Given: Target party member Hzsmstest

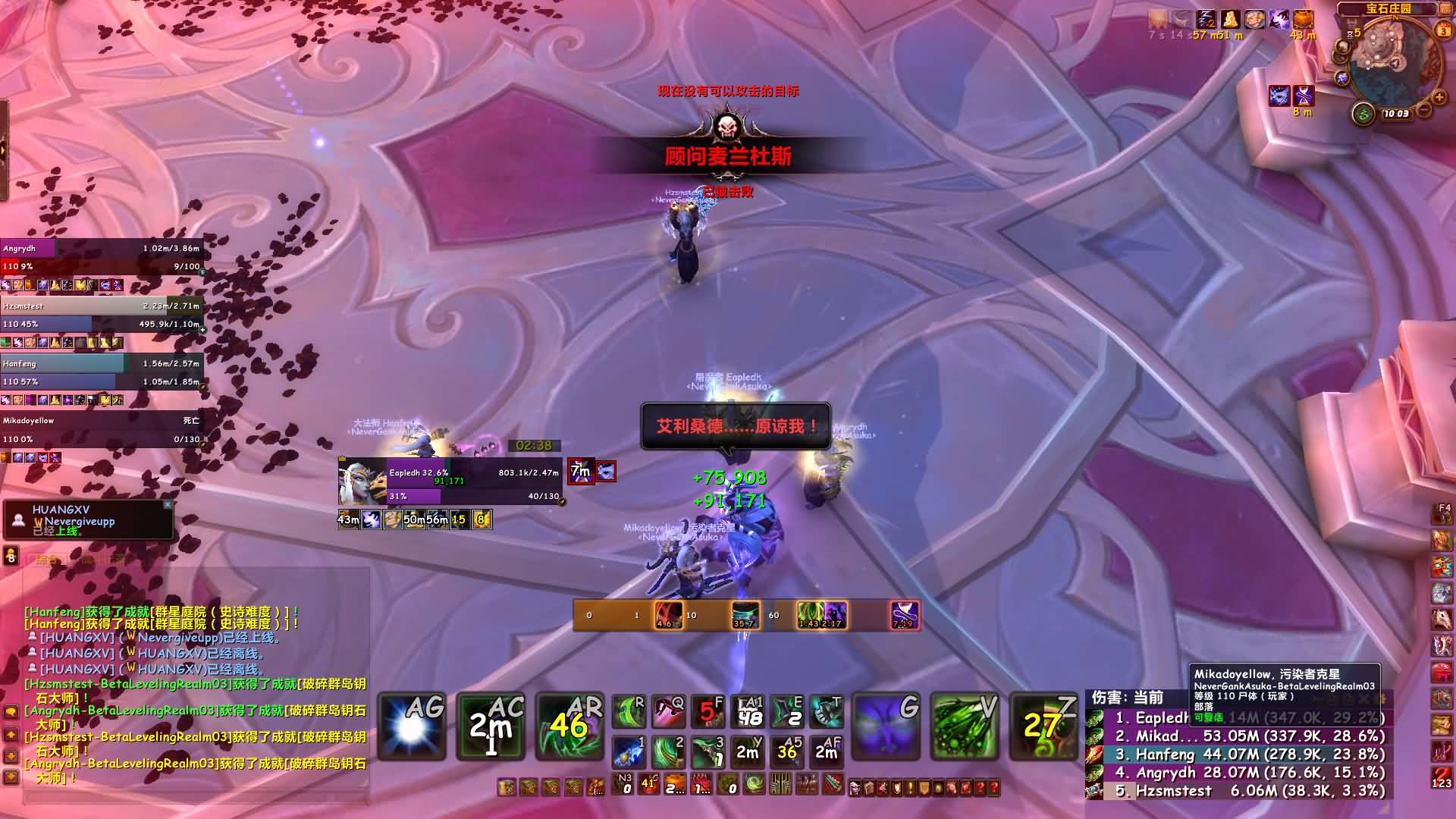Looking at the screenshot, I should pyautogui.click(x=102, y=315).
